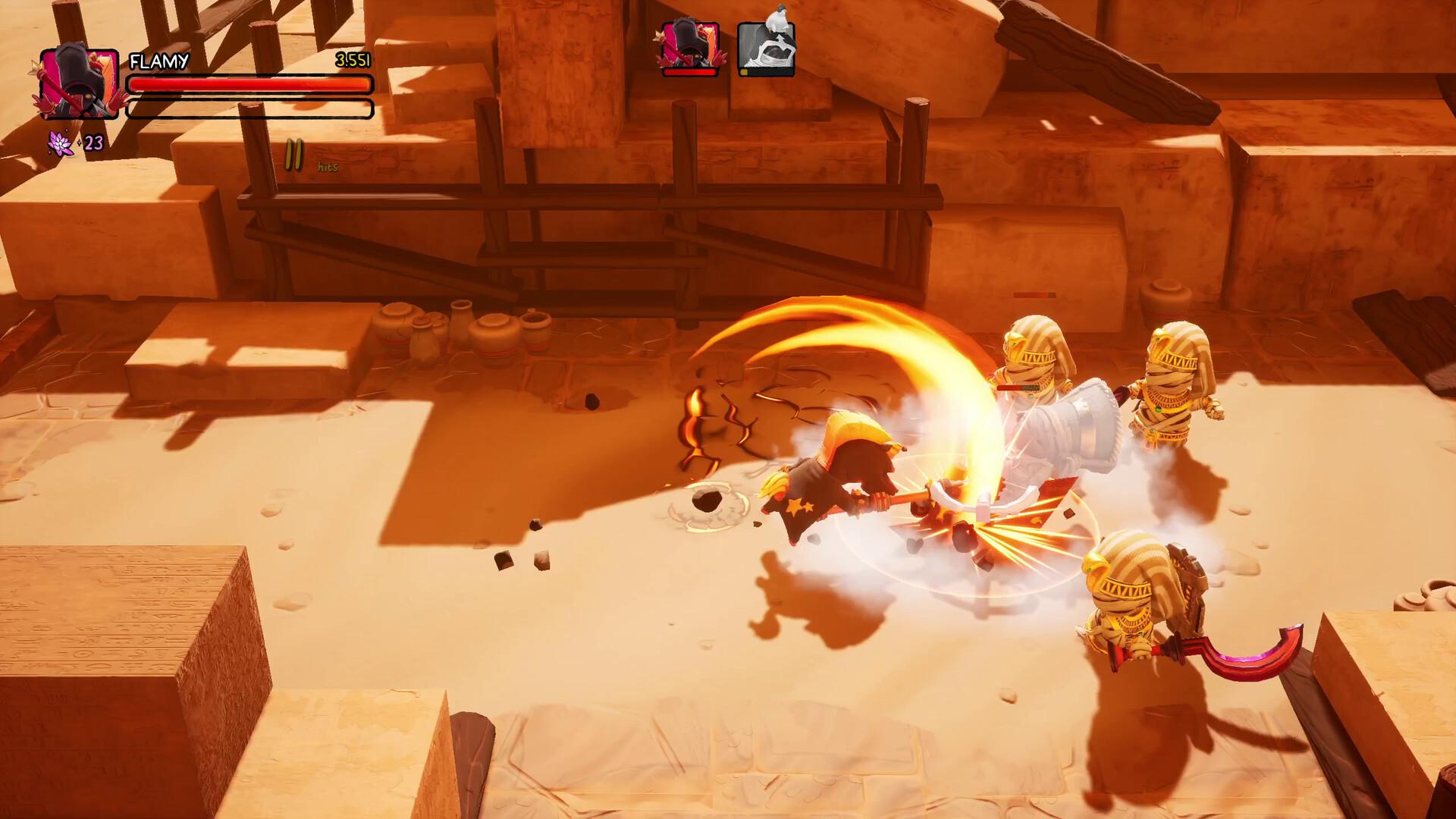Open the red teammate portrait at top center

(x=690, y=45)
